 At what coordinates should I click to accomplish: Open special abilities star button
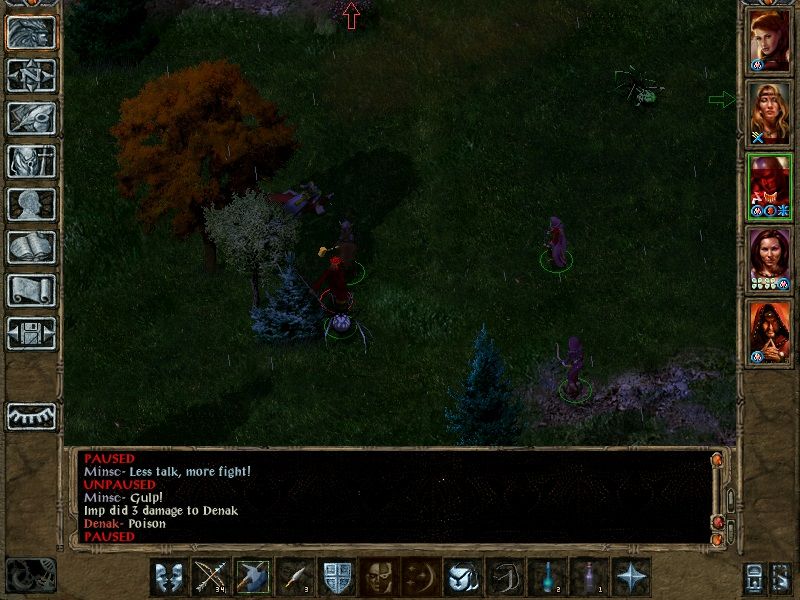tap(632, 577)
